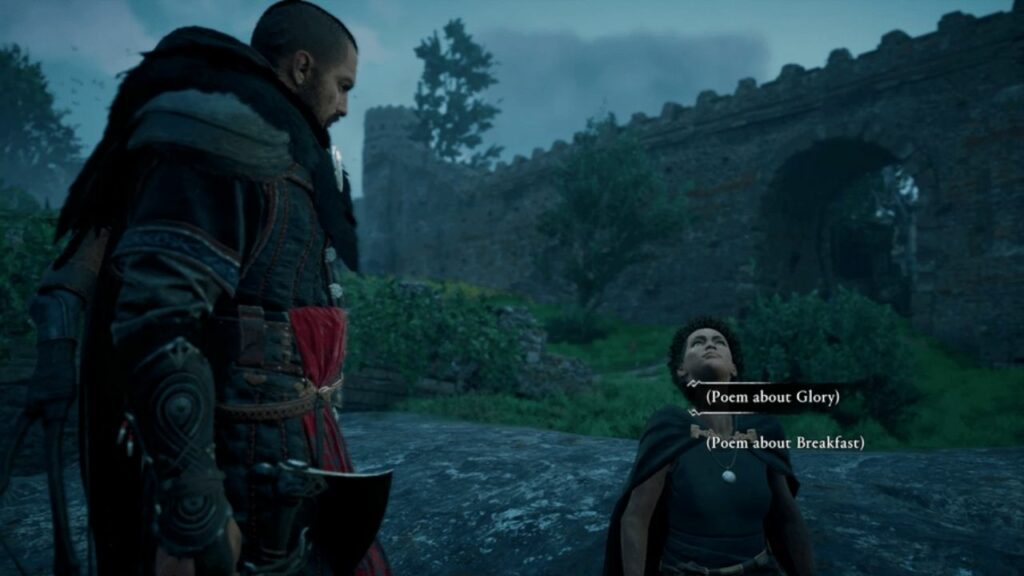1024x576 pixels.
Task: Select the Poem about Breakfast option
Action: 784,442
